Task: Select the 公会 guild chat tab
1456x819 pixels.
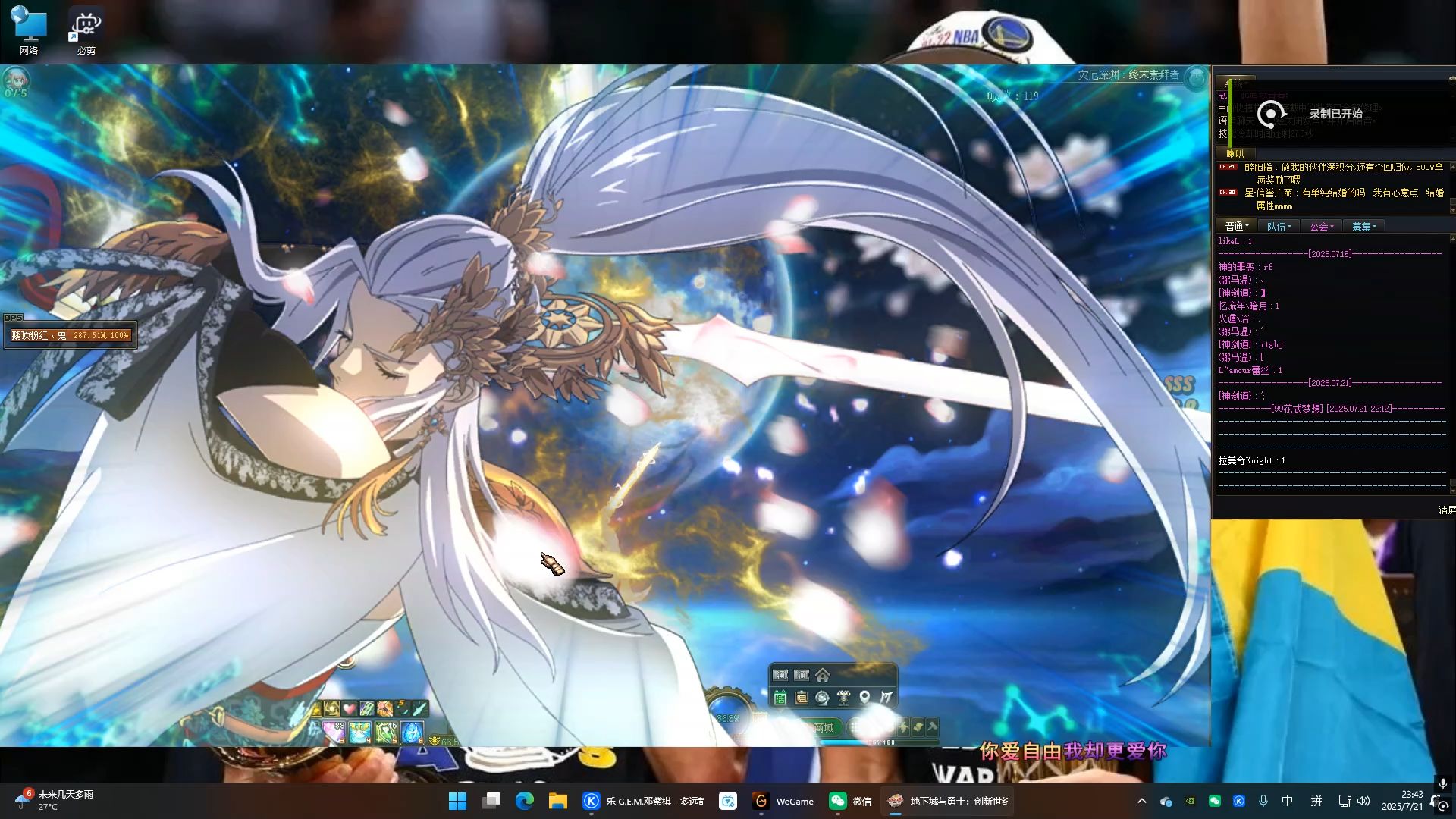Action: pyautogui.click(x=1321, y=226)
